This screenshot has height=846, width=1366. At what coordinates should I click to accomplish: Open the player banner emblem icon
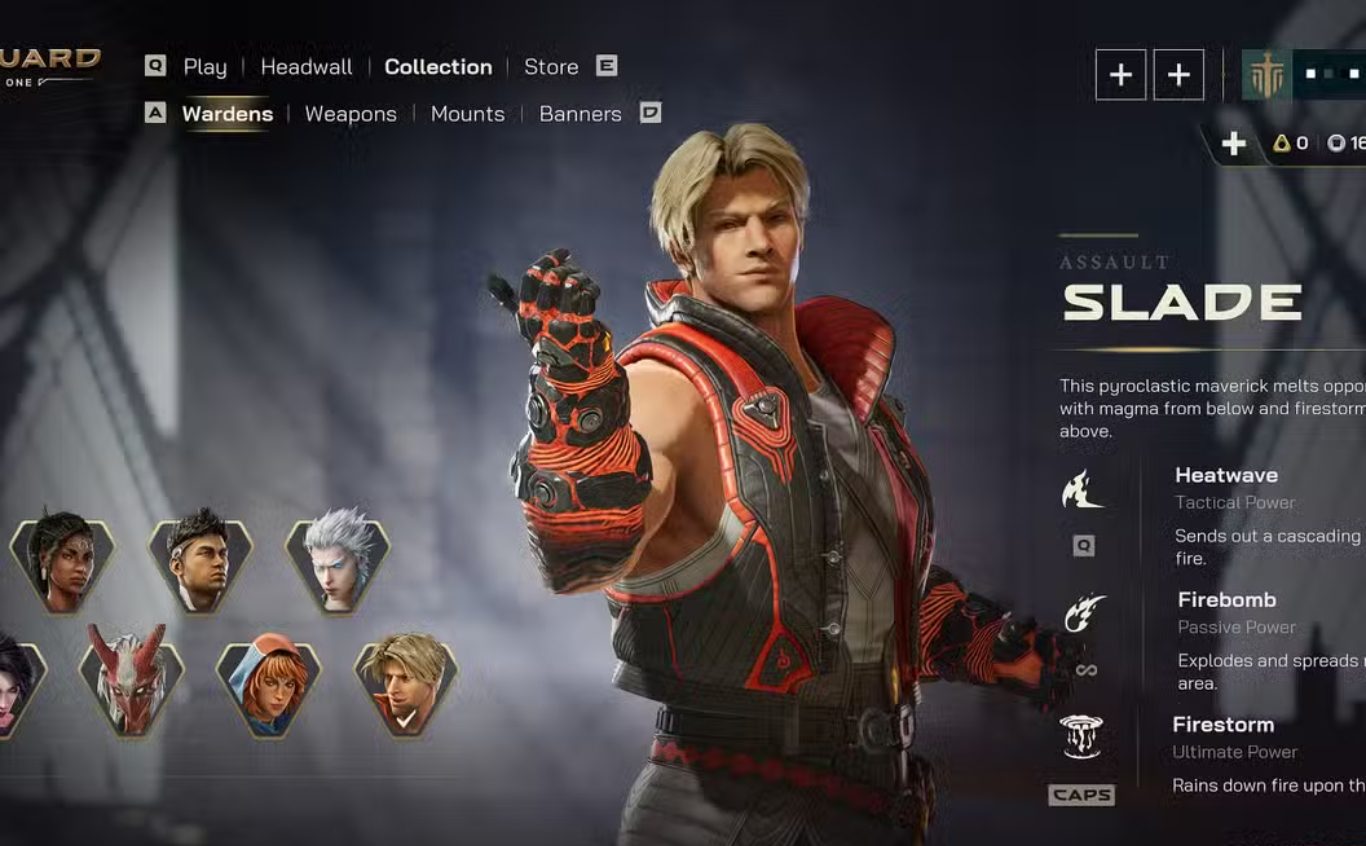pos(1266,76)
